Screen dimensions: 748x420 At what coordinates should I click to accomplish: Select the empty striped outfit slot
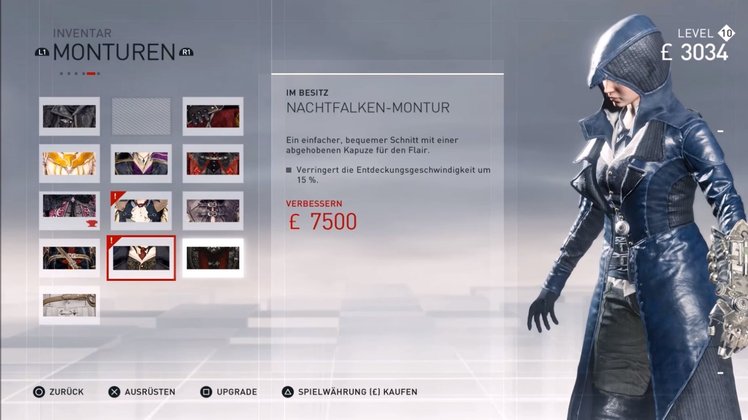coord(141,116)
